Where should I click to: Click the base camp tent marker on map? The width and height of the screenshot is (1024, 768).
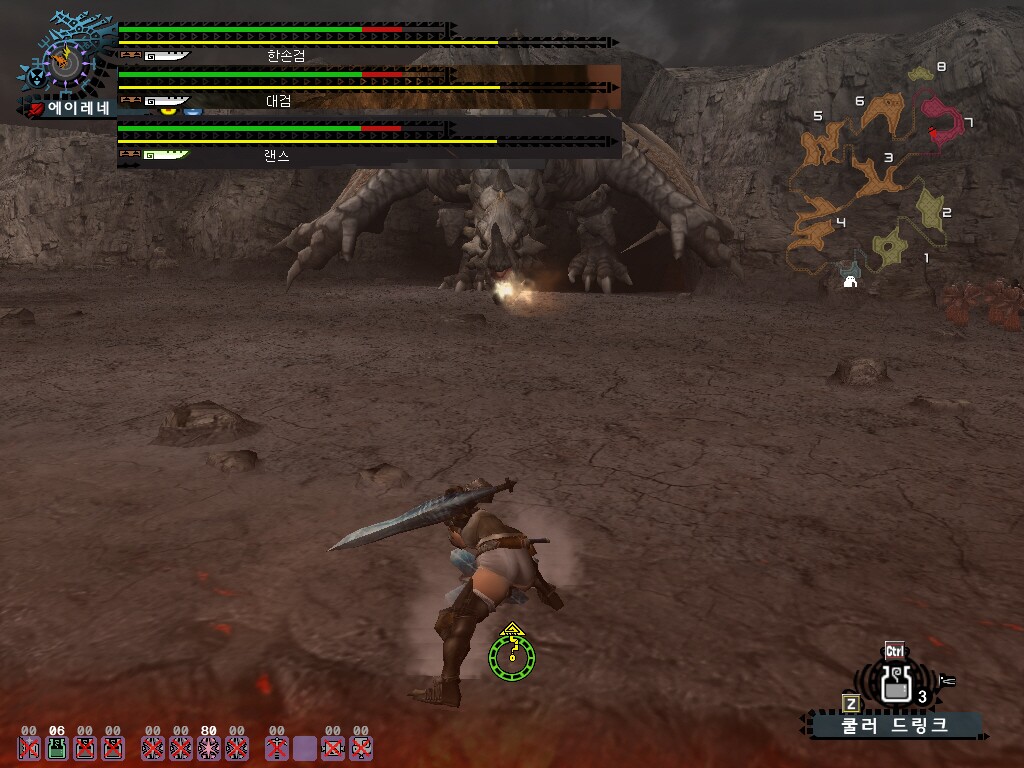850,281
